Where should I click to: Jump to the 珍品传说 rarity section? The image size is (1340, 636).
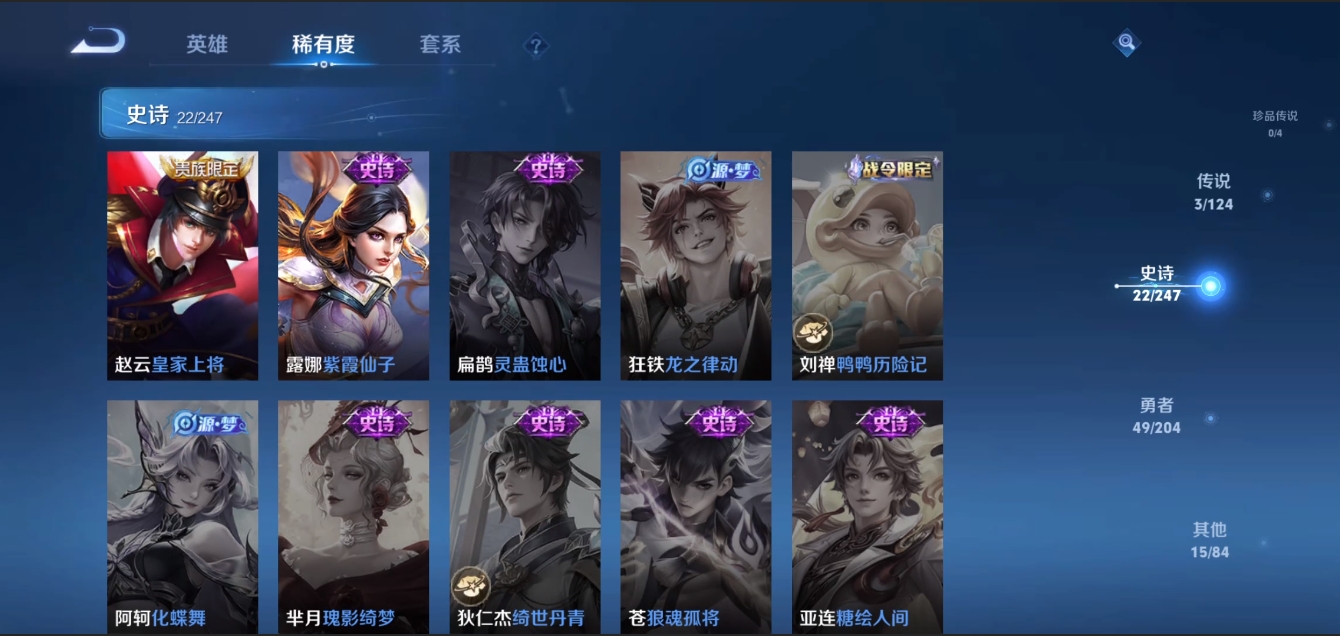[1275, 122]
